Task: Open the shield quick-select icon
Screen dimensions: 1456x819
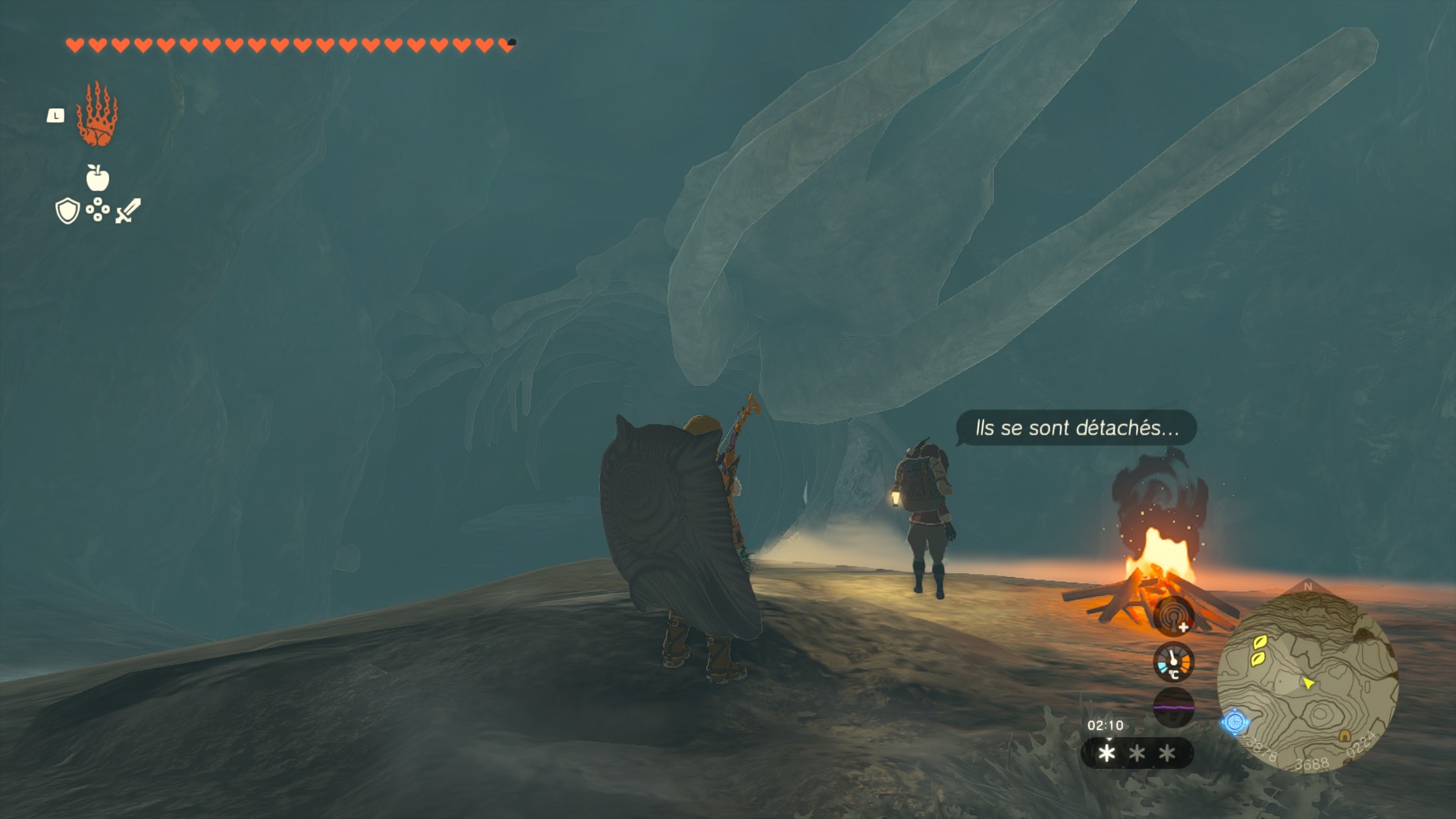Action: pos(67,211)
